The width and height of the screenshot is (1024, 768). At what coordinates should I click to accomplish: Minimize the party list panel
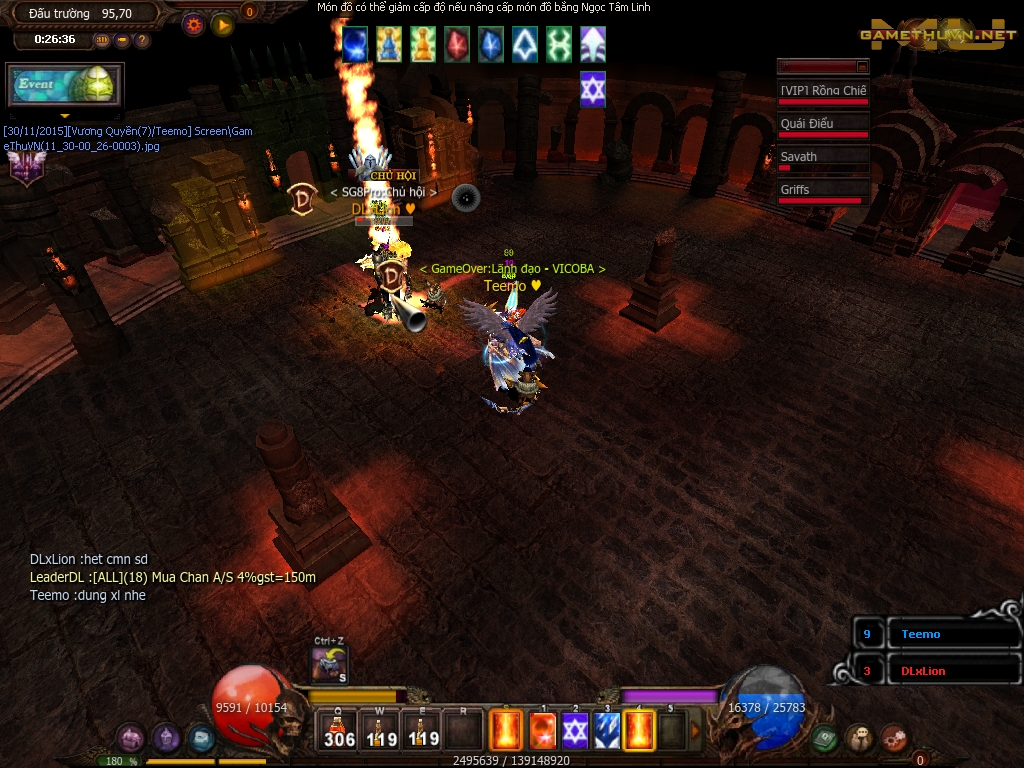click(x=862, y=66)
